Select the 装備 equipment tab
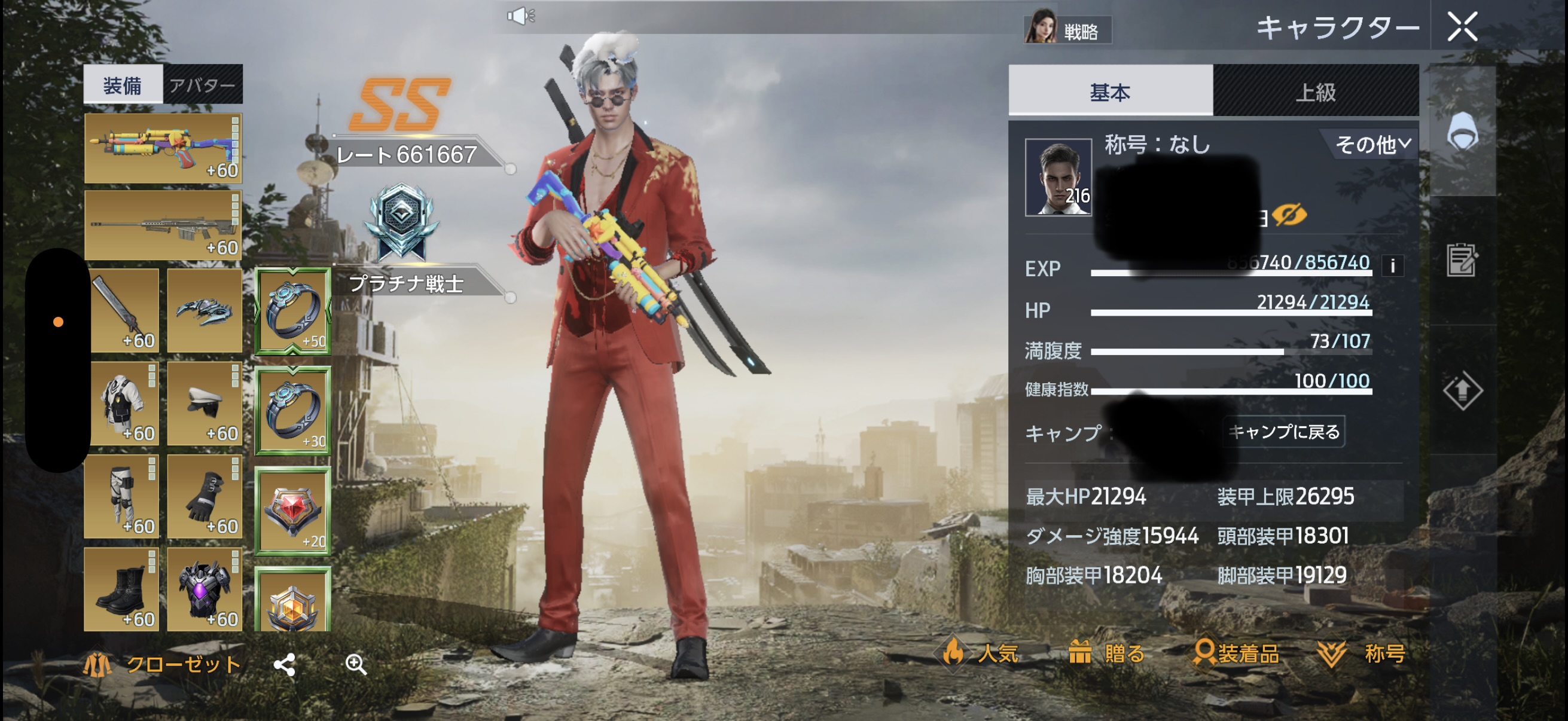 [123, 84]
